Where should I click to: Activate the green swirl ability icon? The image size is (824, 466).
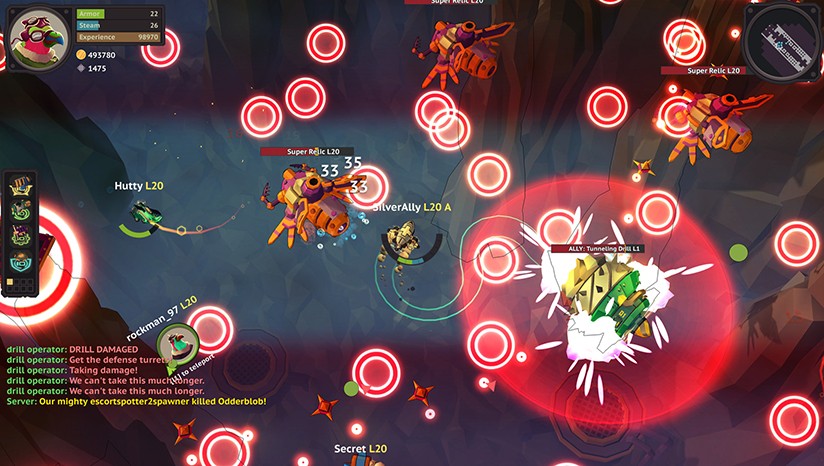click(x=20, y=212)
